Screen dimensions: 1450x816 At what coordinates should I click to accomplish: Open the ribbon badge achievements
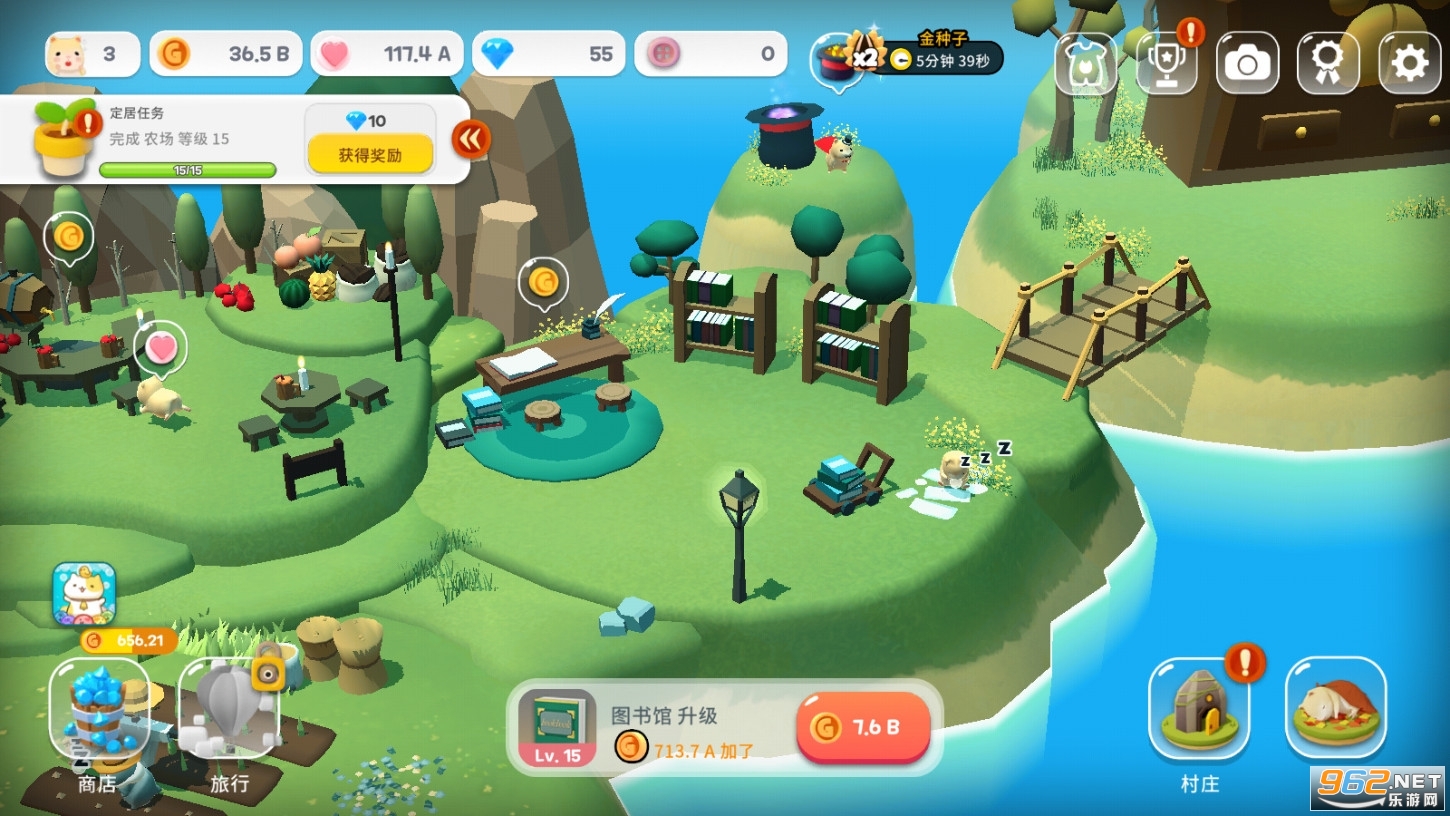[1328, 63]
